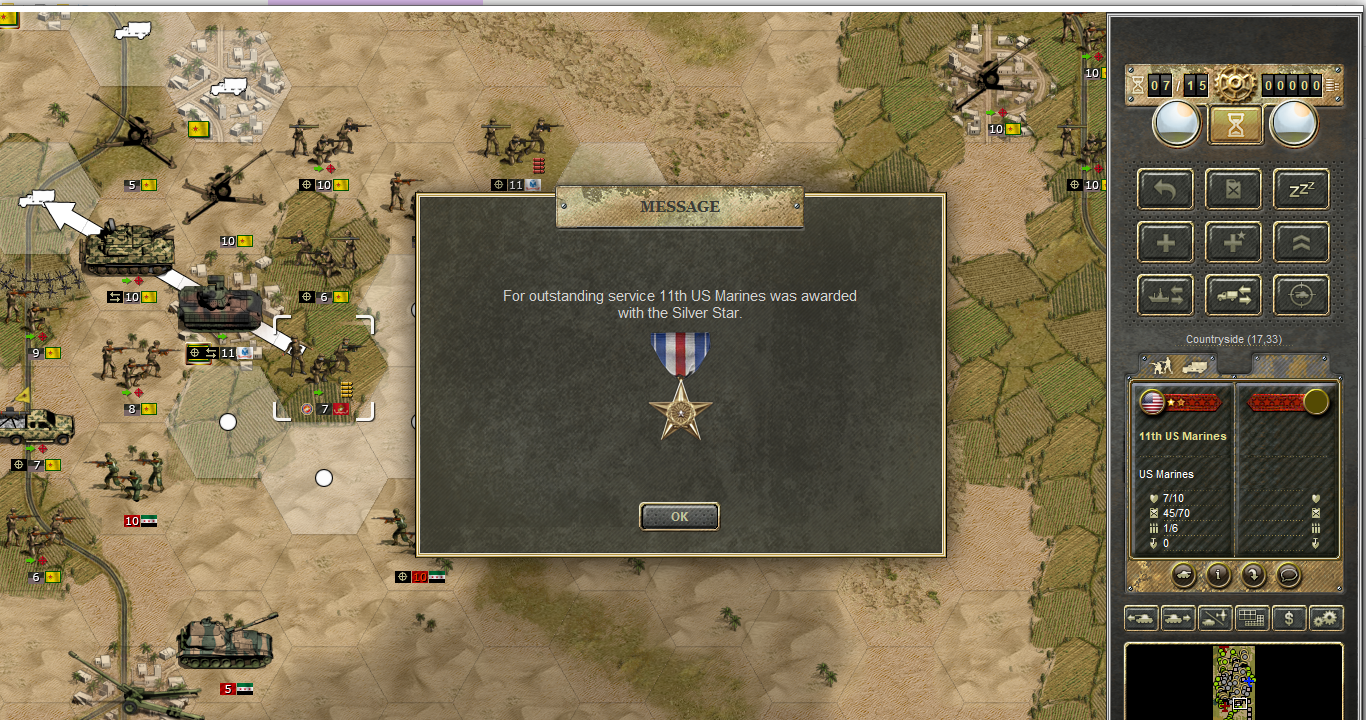Image resolution: width=1366 pixels, height=720 pixels.
Task: Give elite replacements with plus-star button
Action: 1233,242
